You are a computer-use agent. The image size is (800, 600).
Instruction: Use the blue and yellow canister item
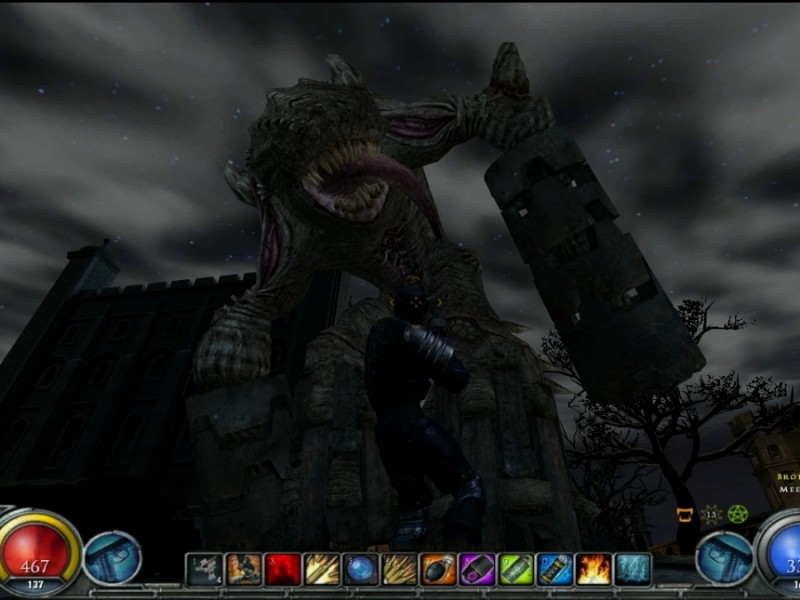coord(555,569)
